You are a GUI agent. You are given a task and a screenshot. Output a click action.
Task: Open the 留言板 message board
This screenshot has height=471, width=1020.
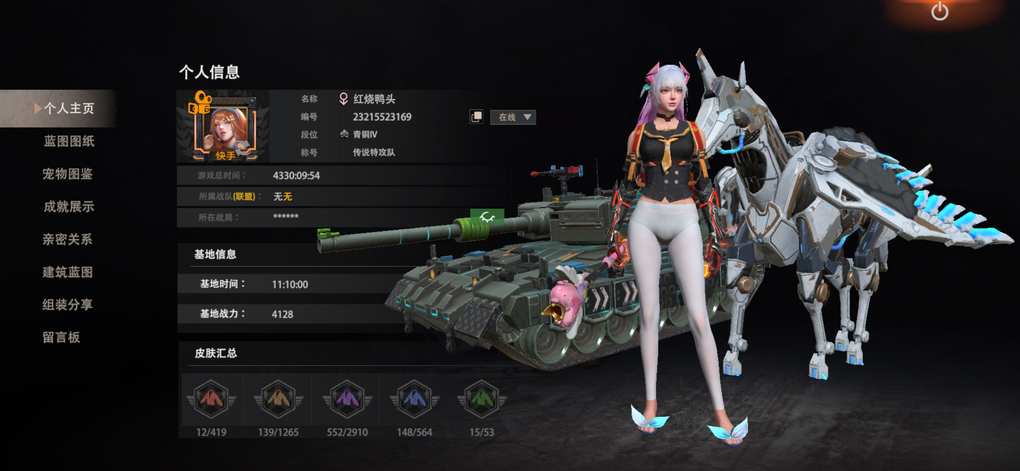(61, 337)
